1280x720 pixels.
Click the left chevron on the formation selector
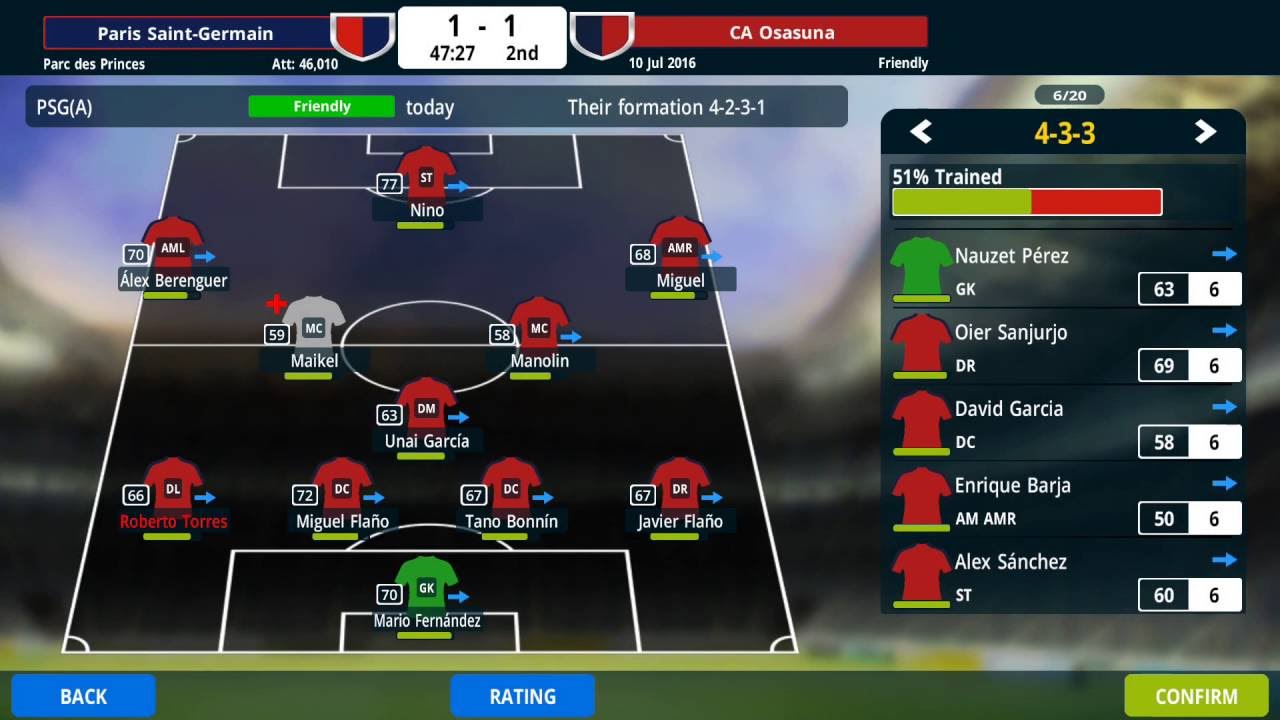(x=920, y=132)
